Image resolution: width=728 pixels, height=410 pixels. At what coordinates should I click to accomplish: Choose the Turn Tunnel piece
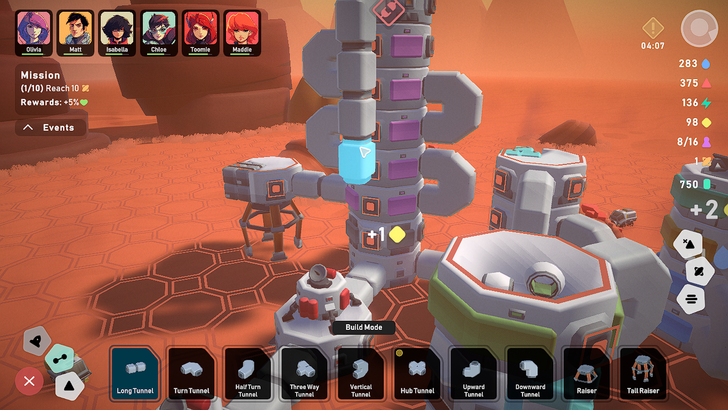click(x=192, y=372)
